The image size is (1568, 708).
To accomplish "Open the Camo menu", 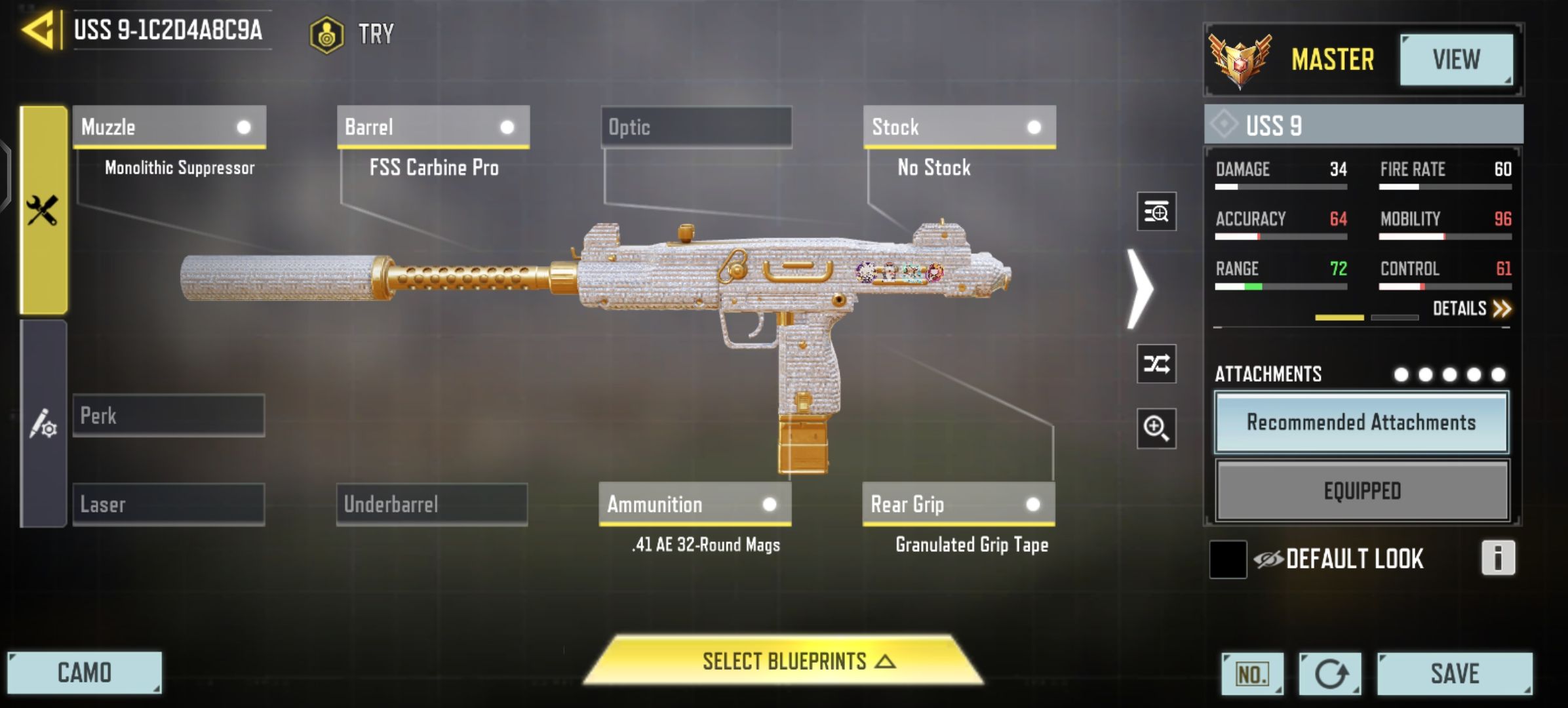I will click(85, 673).
